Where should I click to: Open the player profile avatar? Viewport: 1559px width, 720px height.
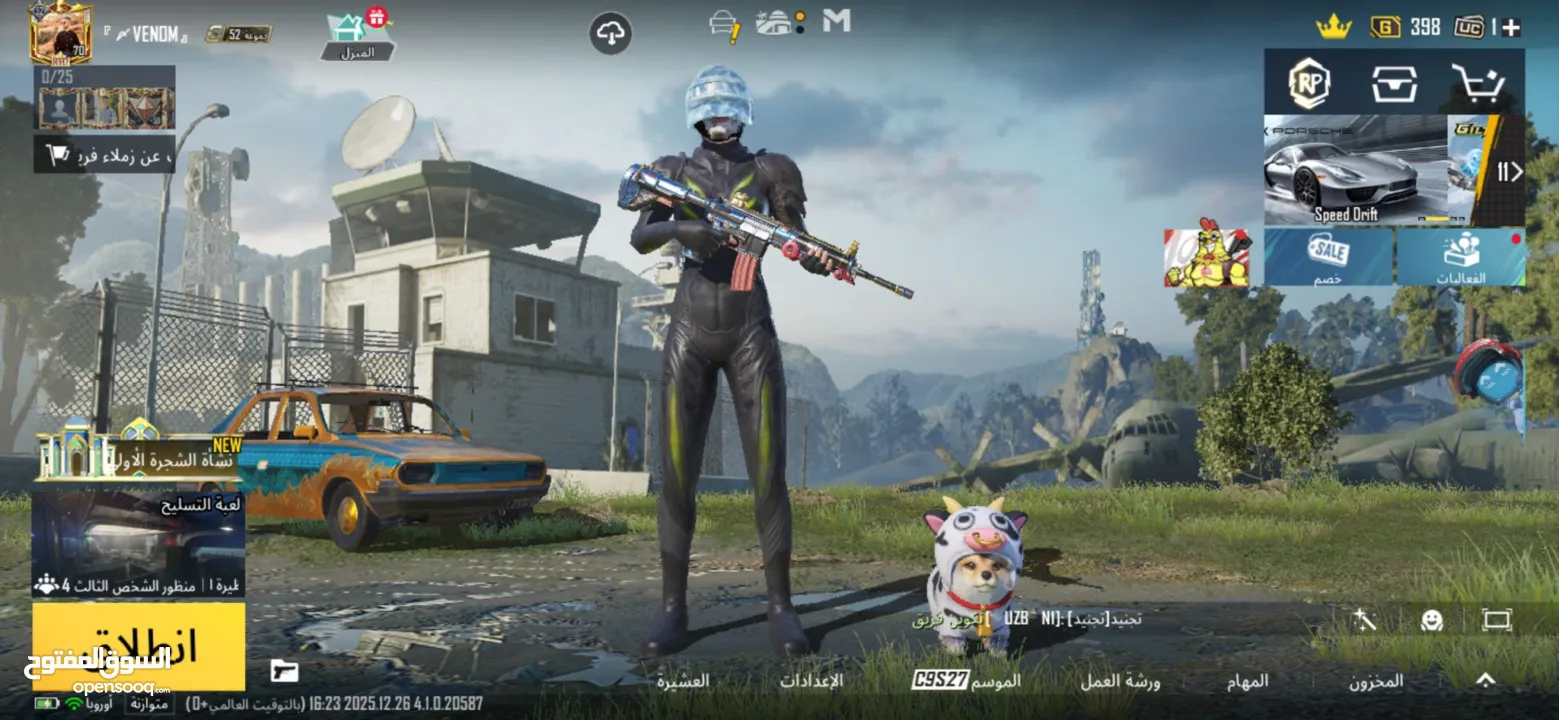[61, 32]
